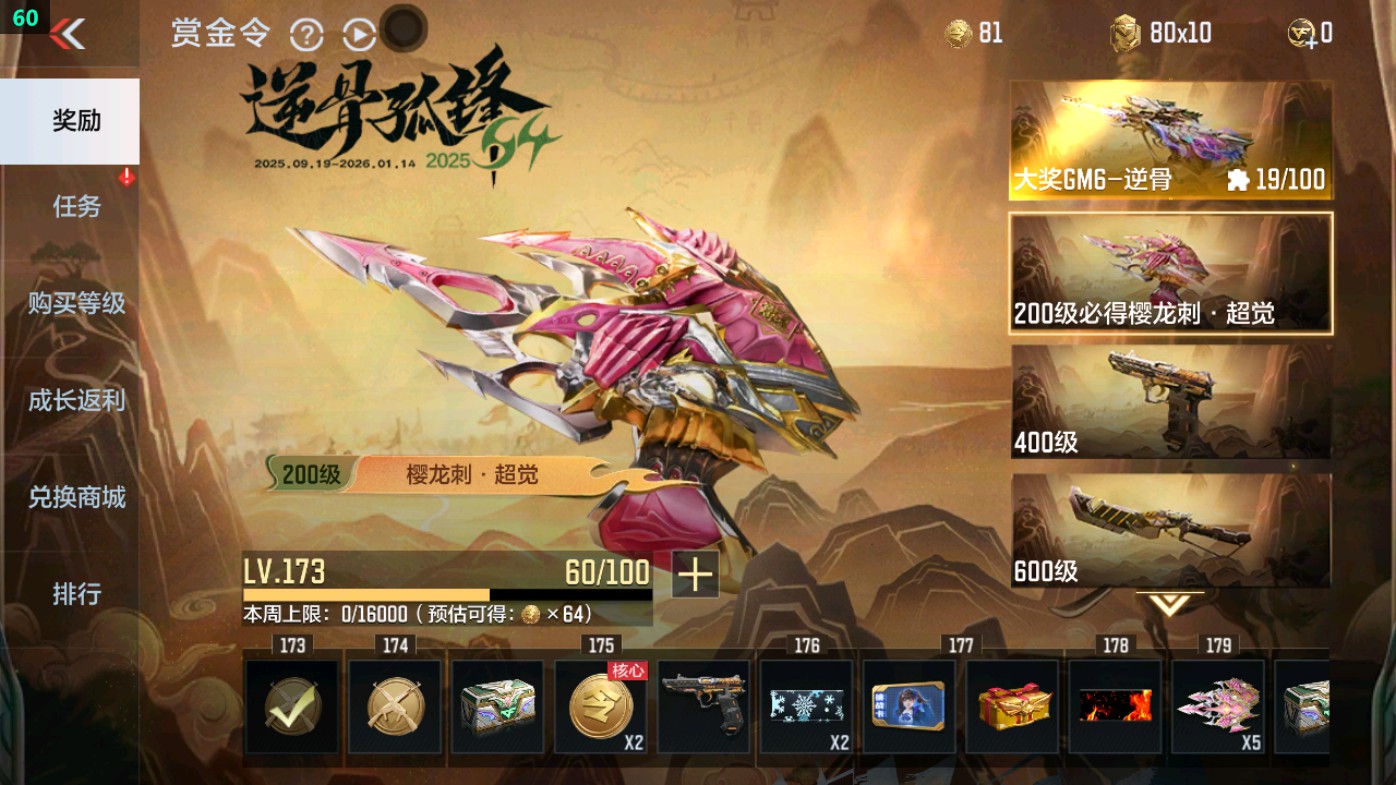
Task: Click the plus button next to LV.173
Action: (696, 576)
